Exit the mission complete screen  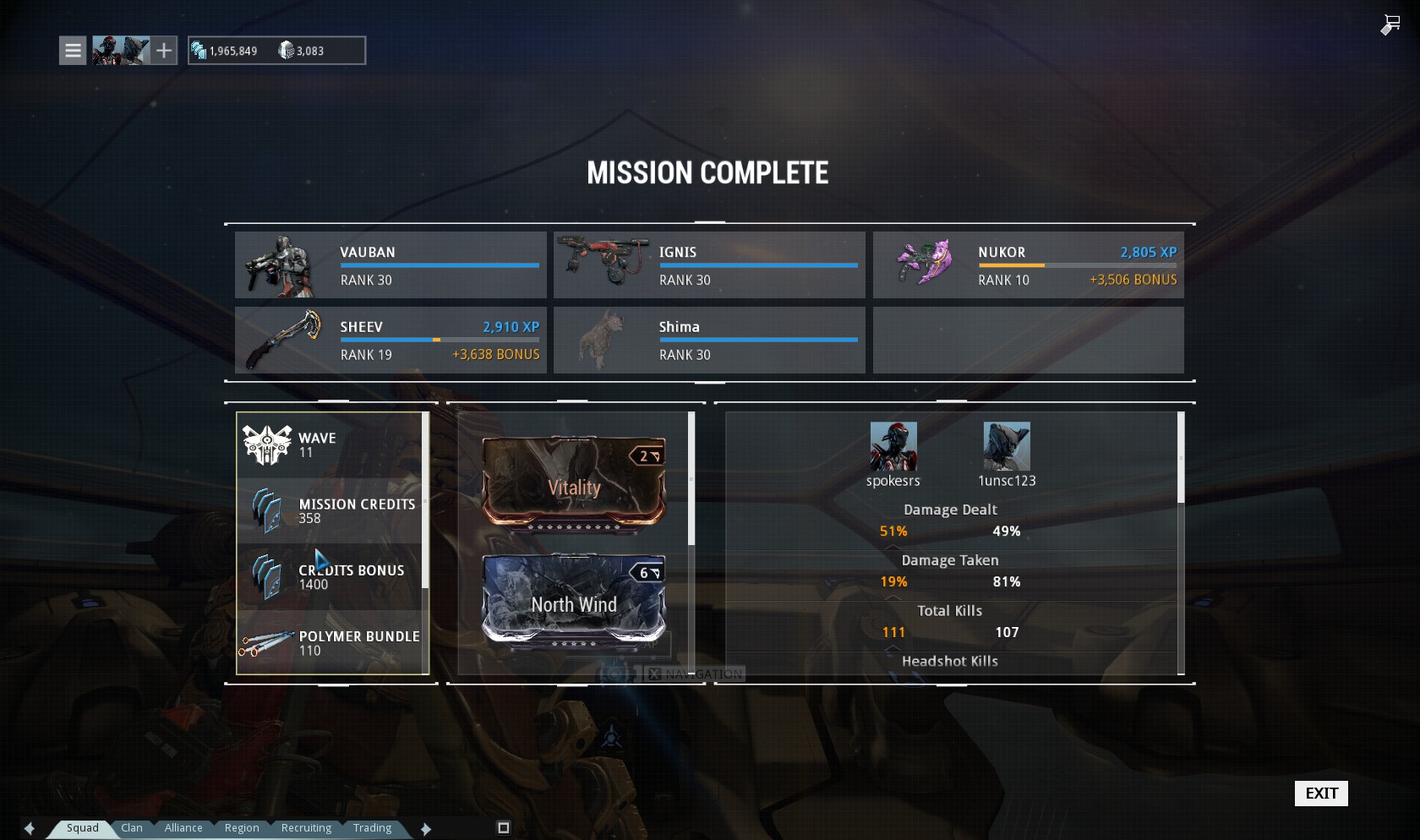coord(1321,794)
